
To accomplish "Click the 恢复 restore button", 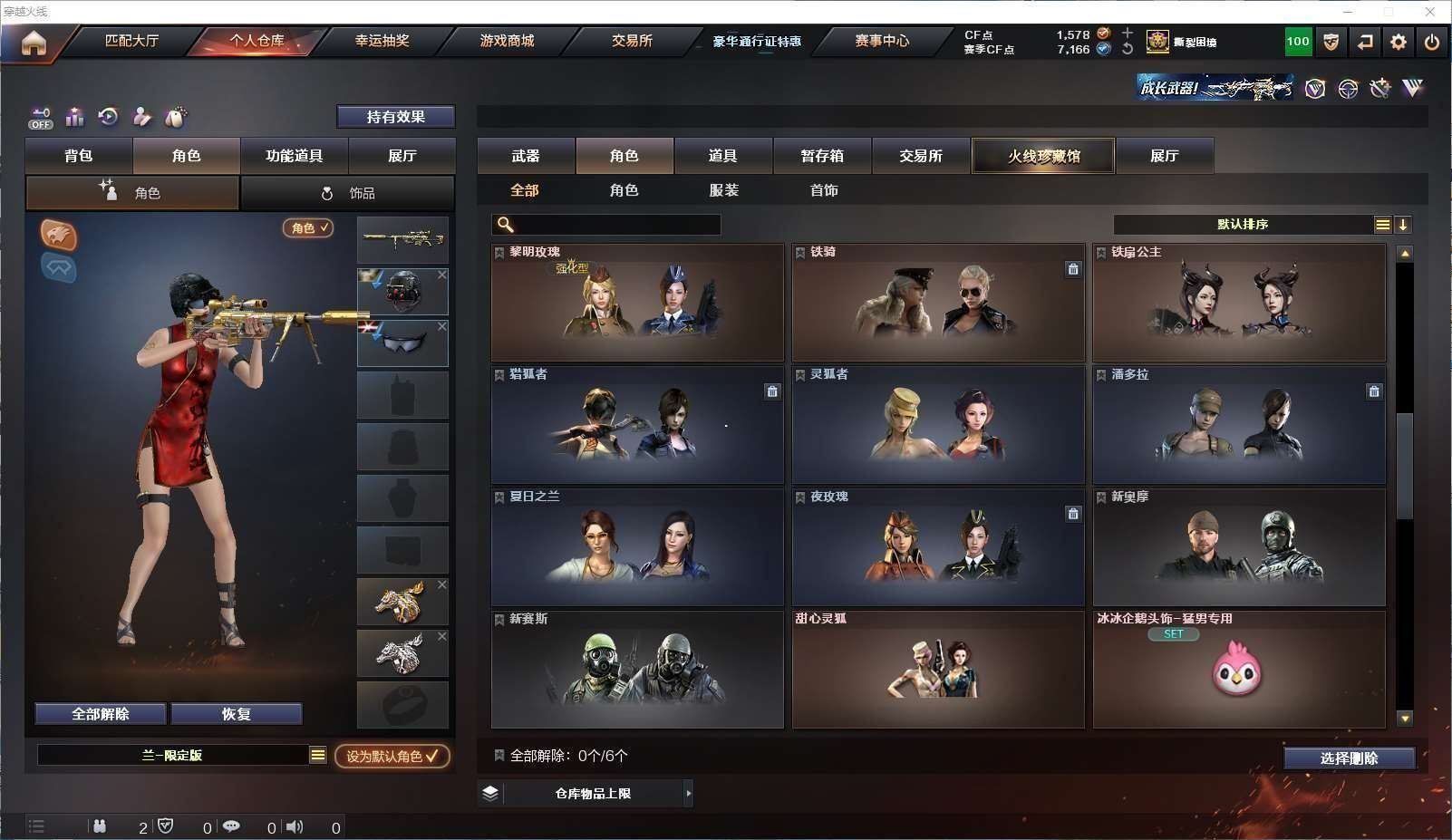I will (x=236, y=714).
